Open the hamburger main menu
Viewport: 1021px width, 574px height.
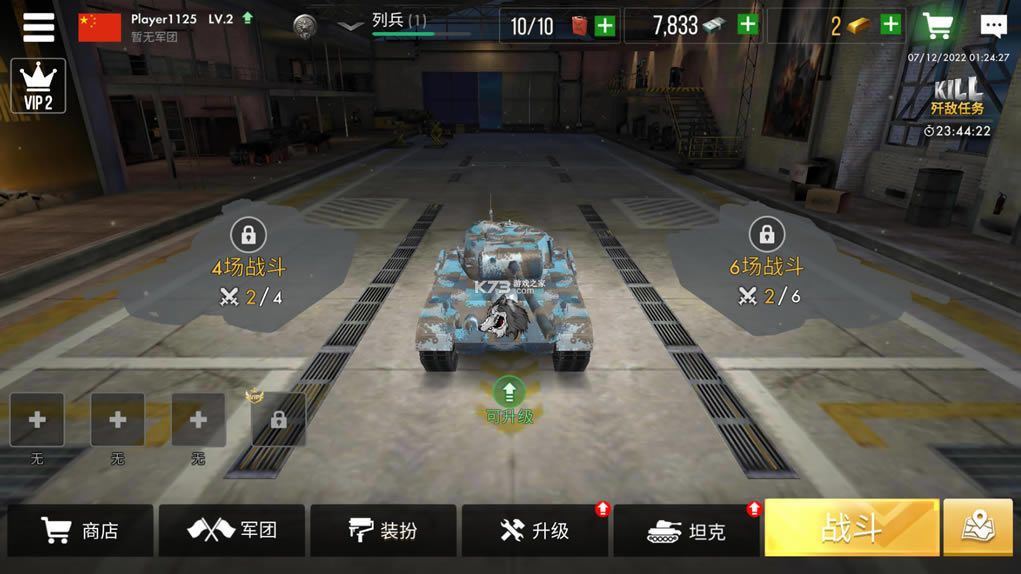tap(38, 27)
